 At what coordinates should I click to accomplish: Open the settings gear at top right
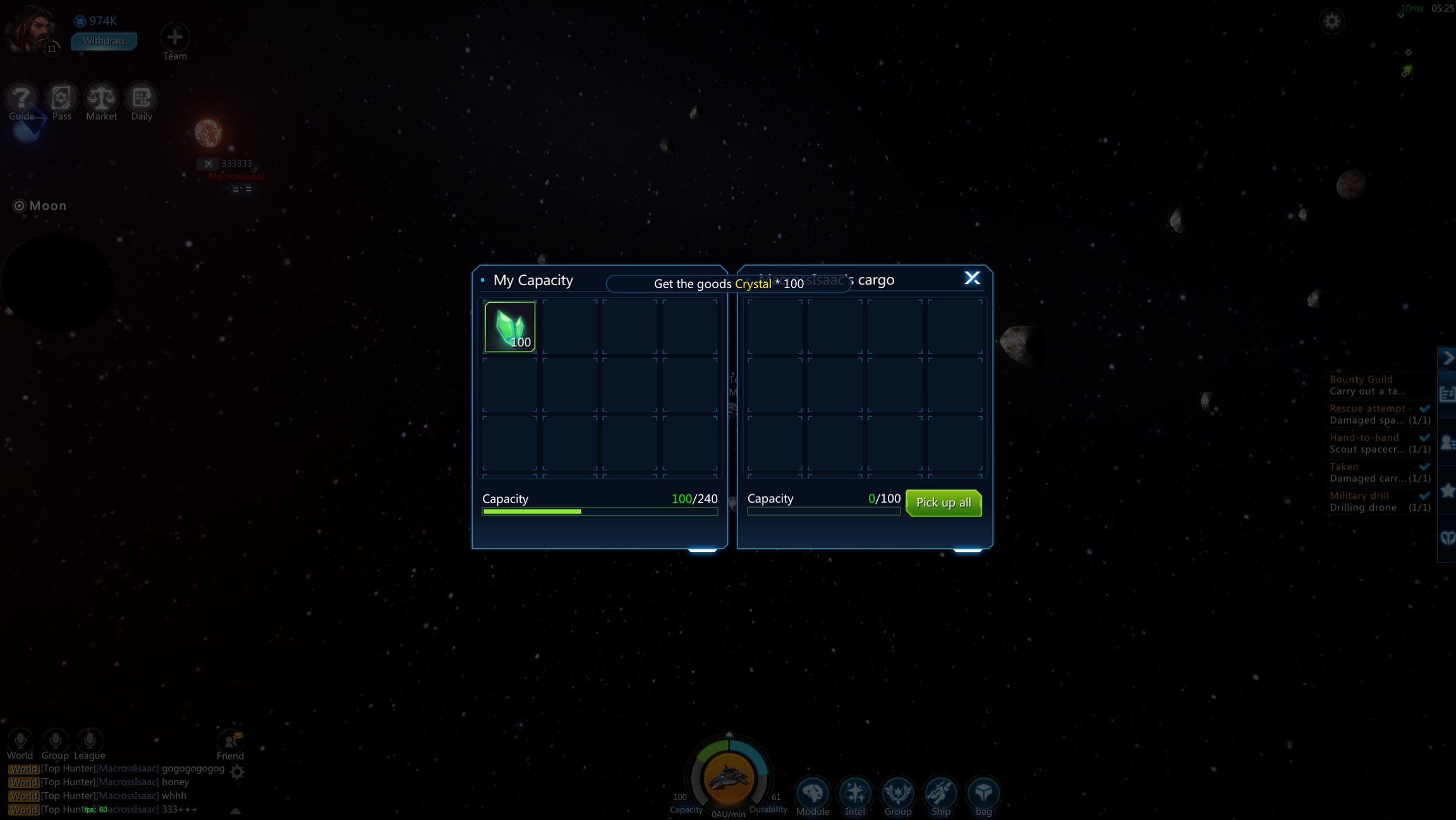point(1332,21)
